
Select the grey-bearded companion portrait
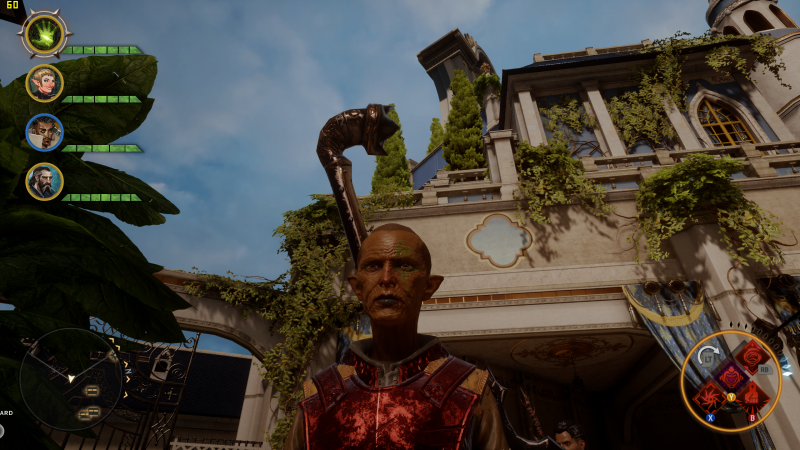tap(44, 181)
